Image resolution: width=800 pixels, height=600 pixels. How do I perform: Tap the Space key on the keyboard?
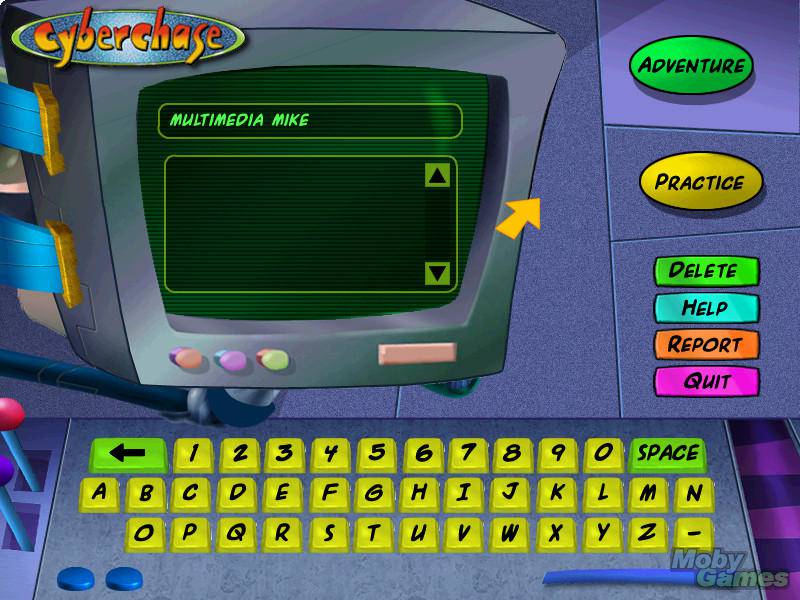pos(668,453)
